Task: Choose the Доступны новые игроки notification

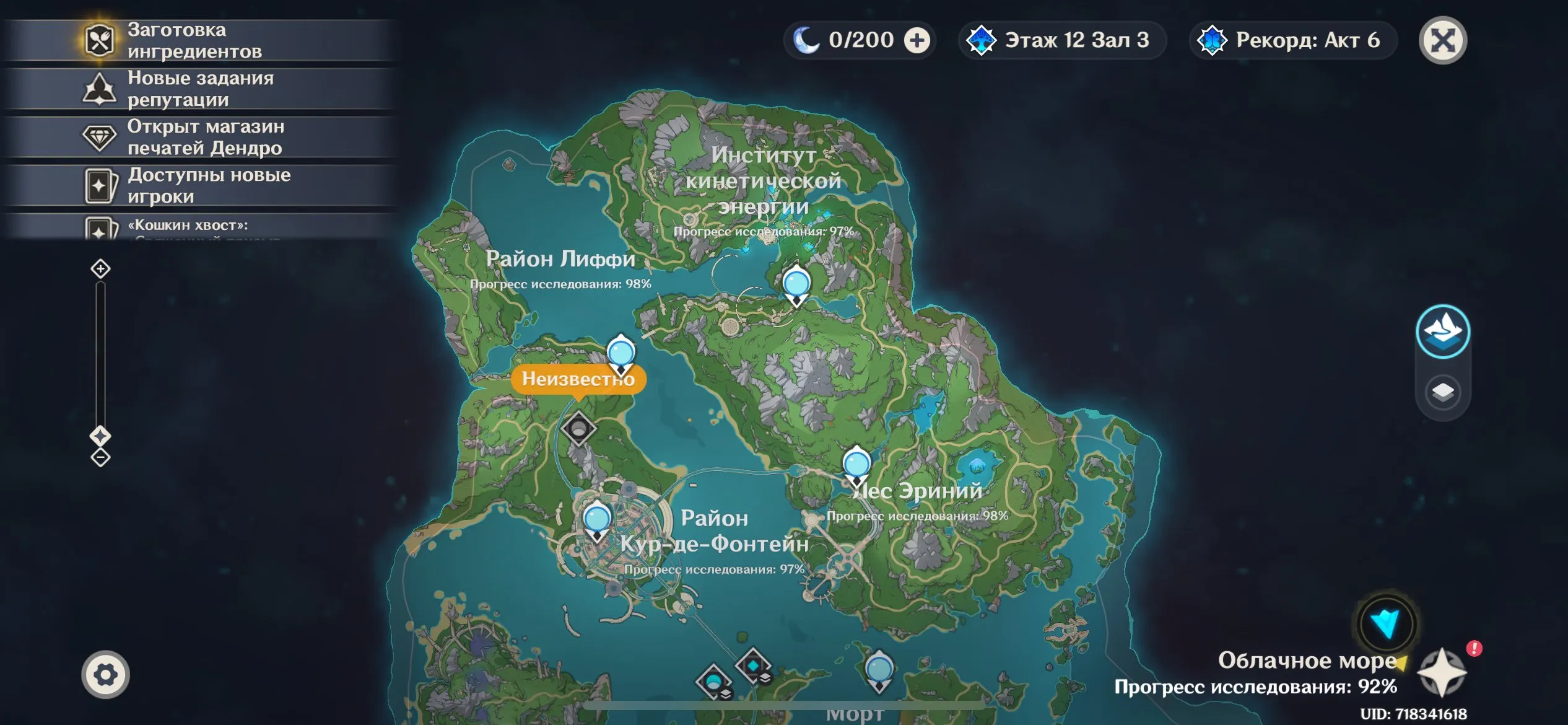Action: coord(198,186)
